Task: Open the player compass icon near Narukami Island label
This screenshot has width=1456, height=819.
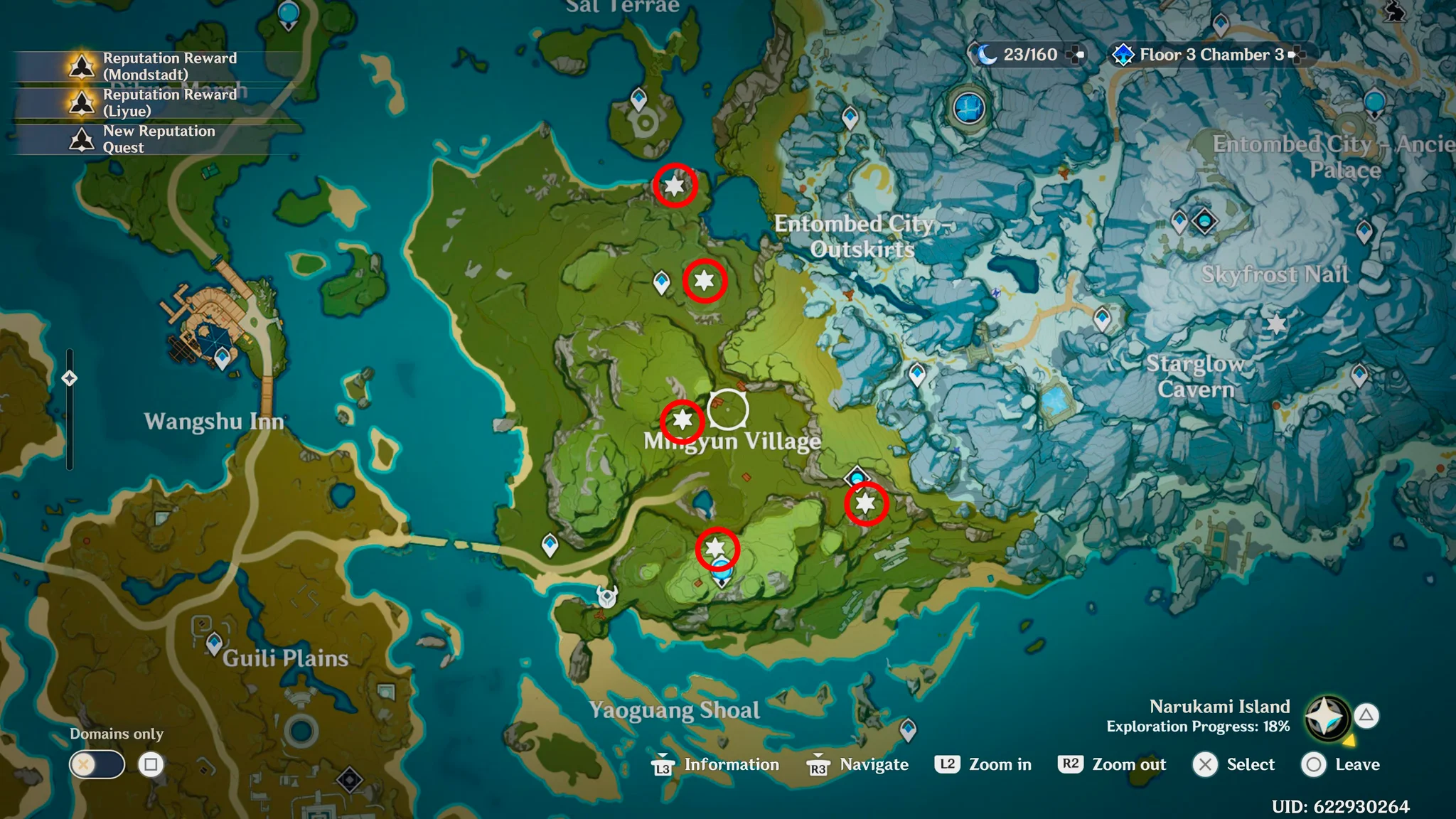Action: pos(1329,717)
